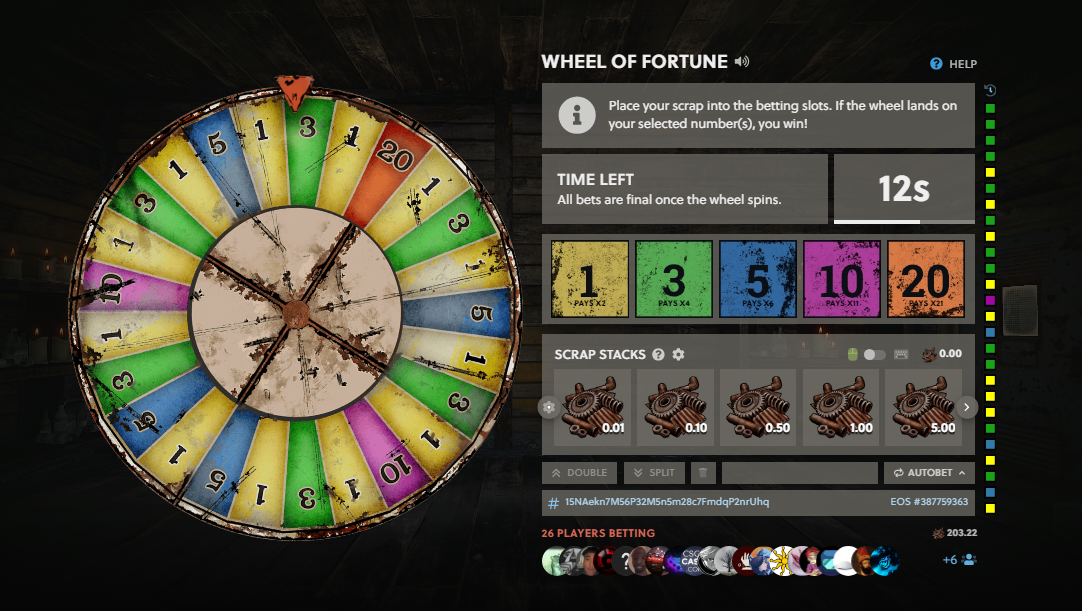Image resolution: width=1082 pixels, height=611 pixels.
Task: Pick the 0.50 scrap stack
Action: [758, 407]
